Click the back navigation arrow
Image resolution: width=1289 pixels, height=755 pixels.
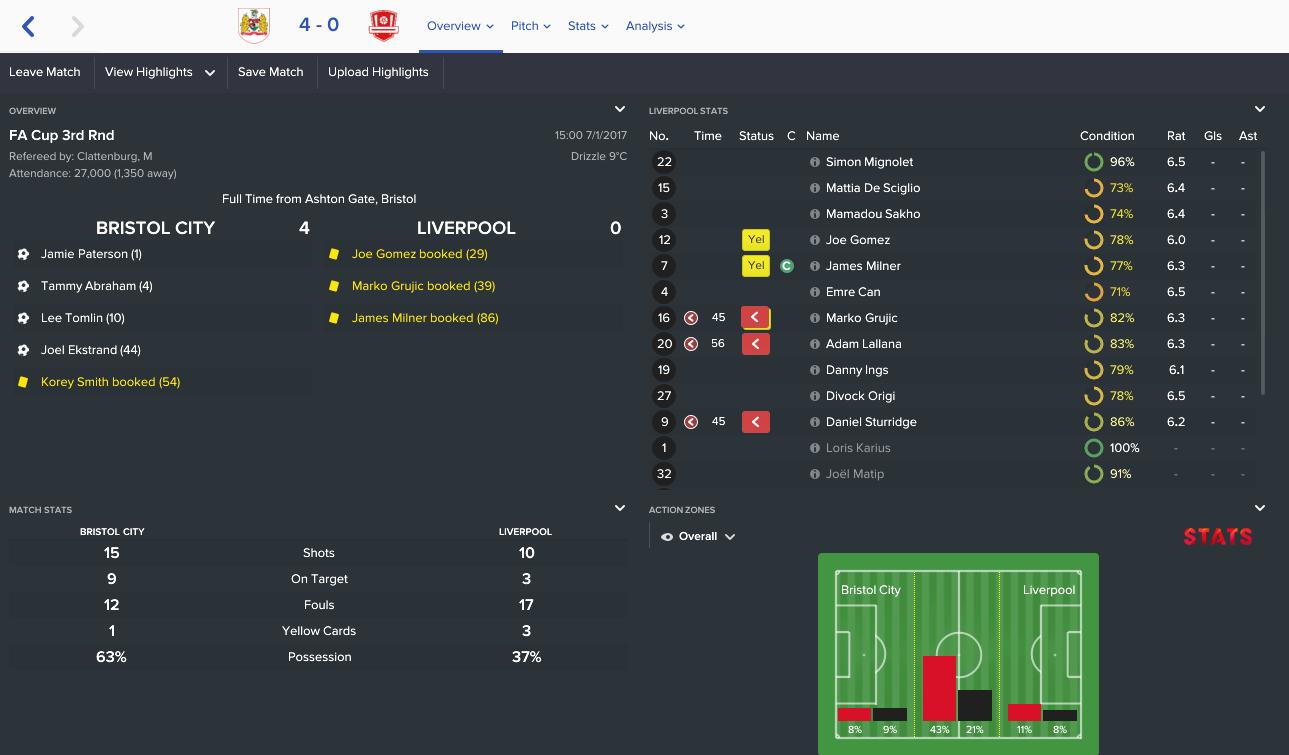click(28, 25)
